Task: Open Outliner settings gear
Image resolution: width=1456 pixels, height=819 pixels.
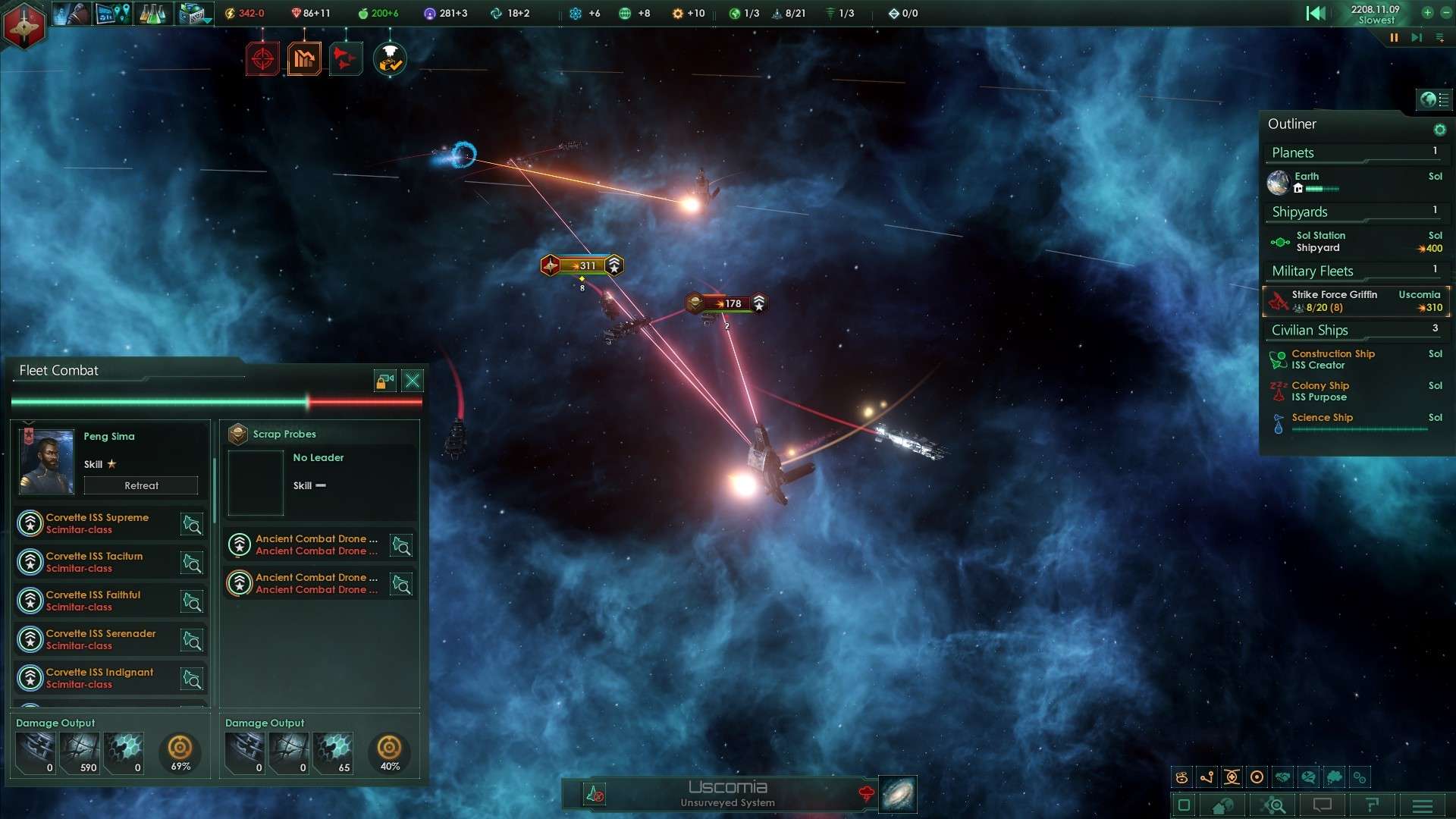Action: pos(1439,130)
